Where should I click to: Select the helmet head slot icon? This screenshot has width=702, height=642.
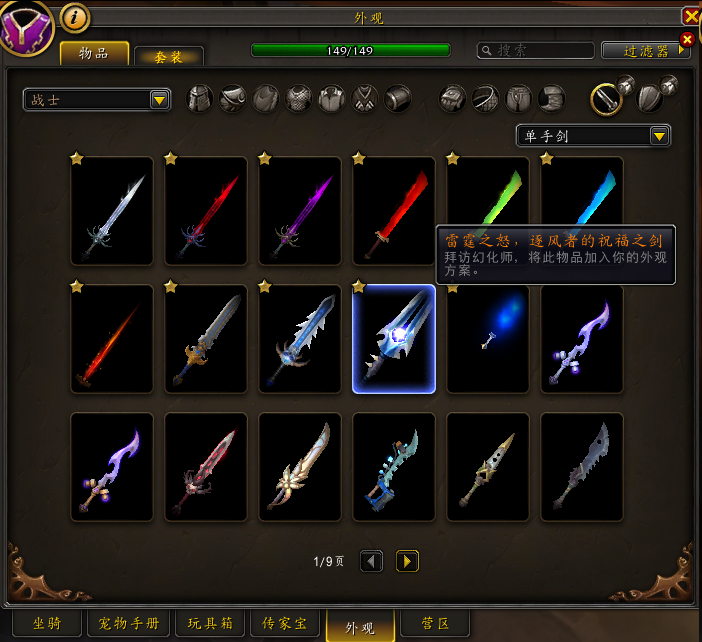201,98
